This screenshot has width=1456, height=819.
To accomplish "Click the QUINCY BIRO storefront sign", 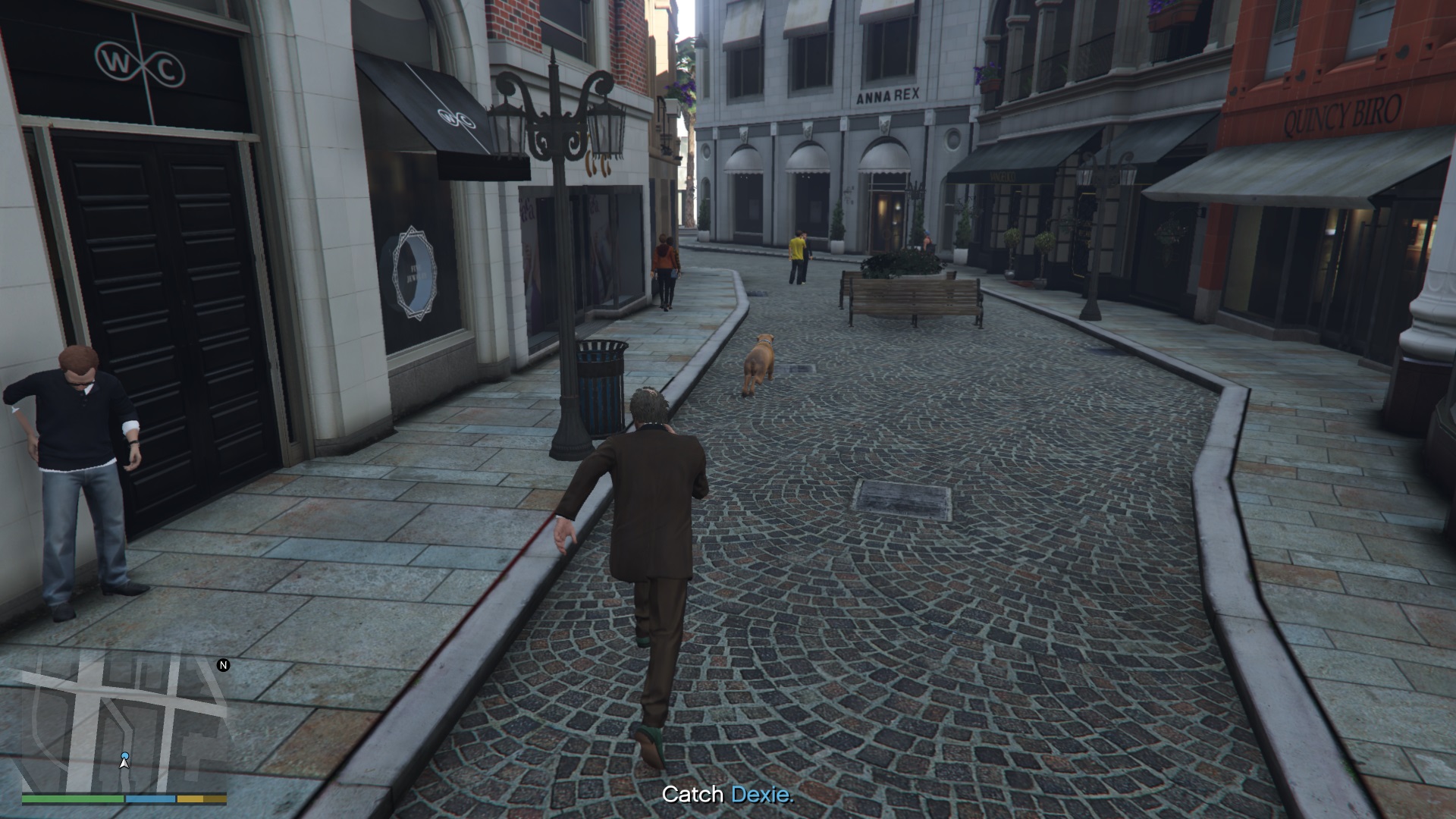I will click(1343, 112).
